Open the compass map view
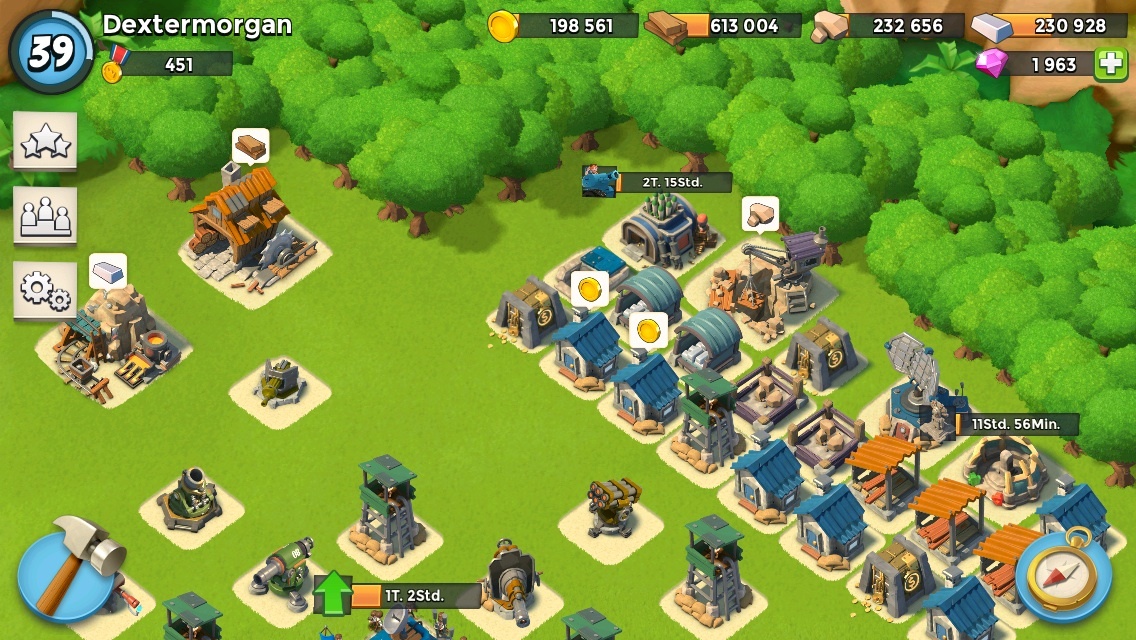The width and height of the screenshot is (1136, 640). (x=1063, y=574)
